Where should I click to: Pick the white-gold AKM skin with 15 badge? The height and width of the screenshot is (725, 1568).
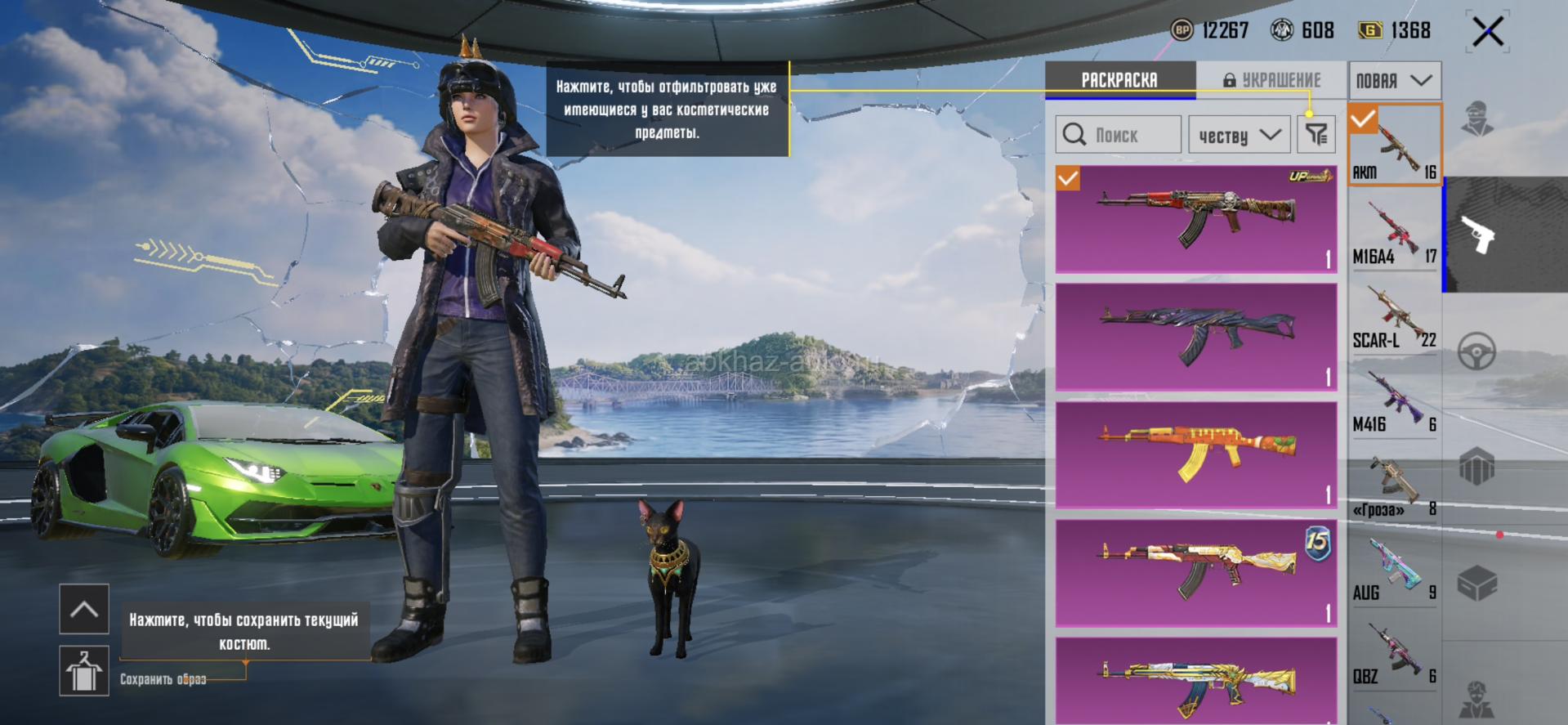point(1195,572)
